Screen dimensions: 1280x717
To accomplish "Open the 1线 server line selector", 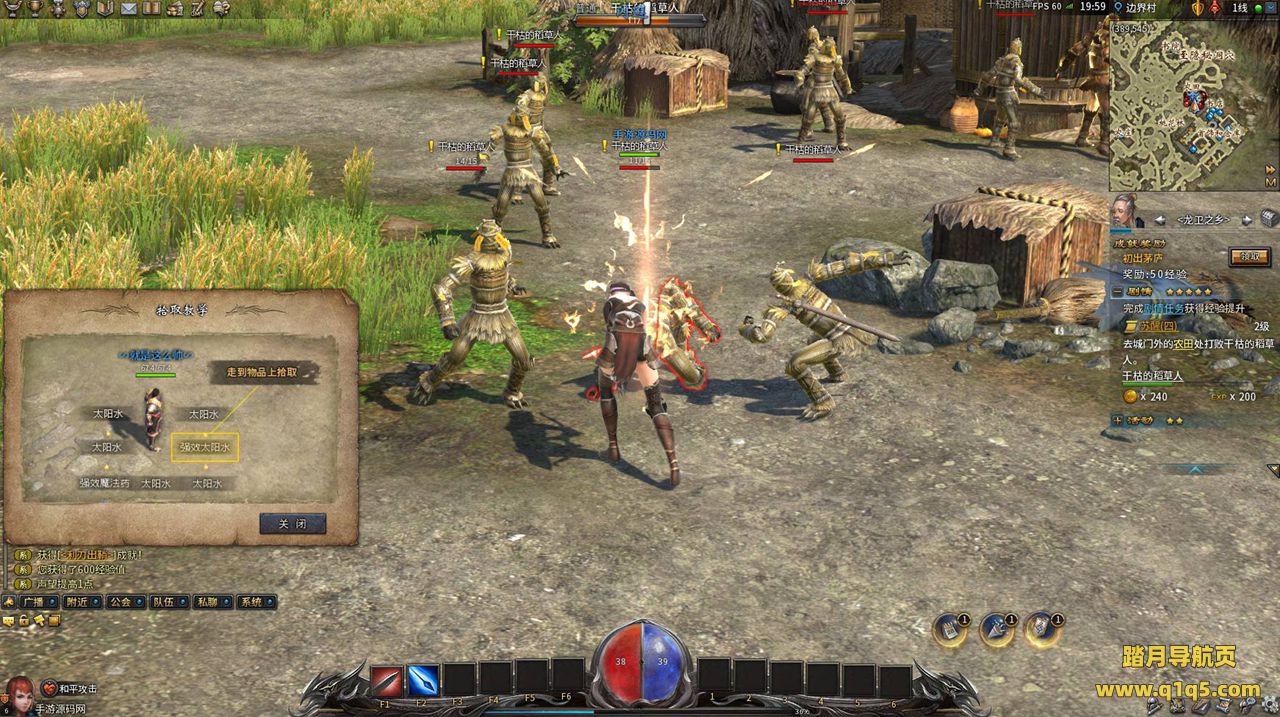I will 1239,8.
